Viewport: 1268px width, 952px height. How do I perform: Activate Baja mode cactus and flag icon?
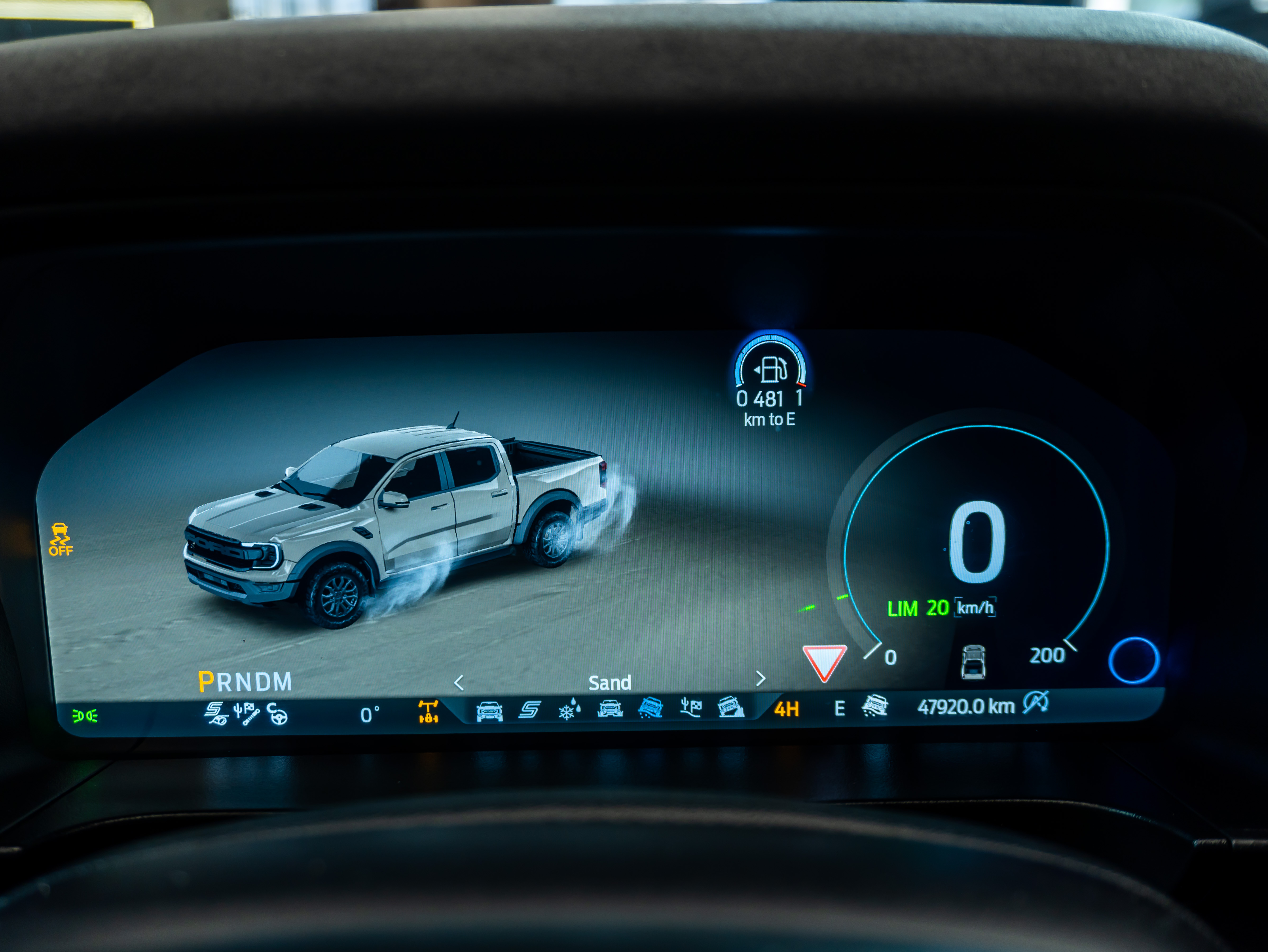(x=691, y=707)
